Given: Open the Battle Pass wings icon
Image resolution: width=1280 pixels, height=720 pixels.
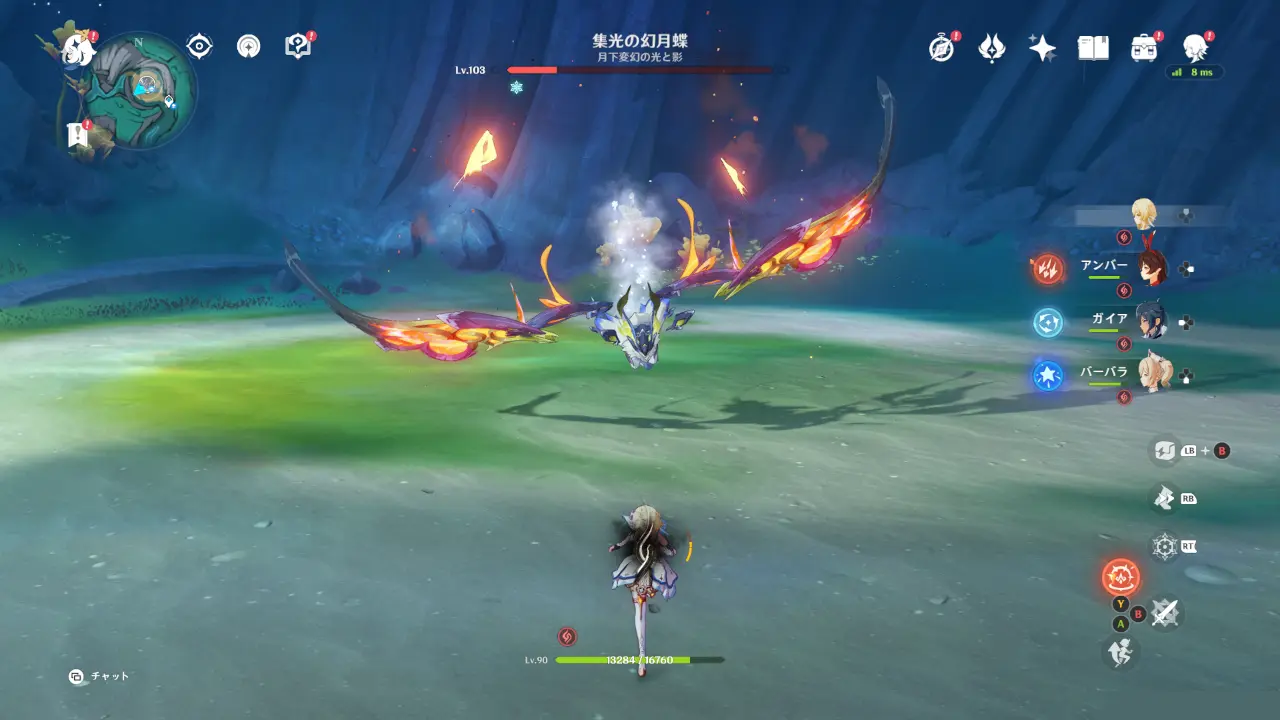Looking at the screenshot, I should pyautogui.click(x=991, y=46).
